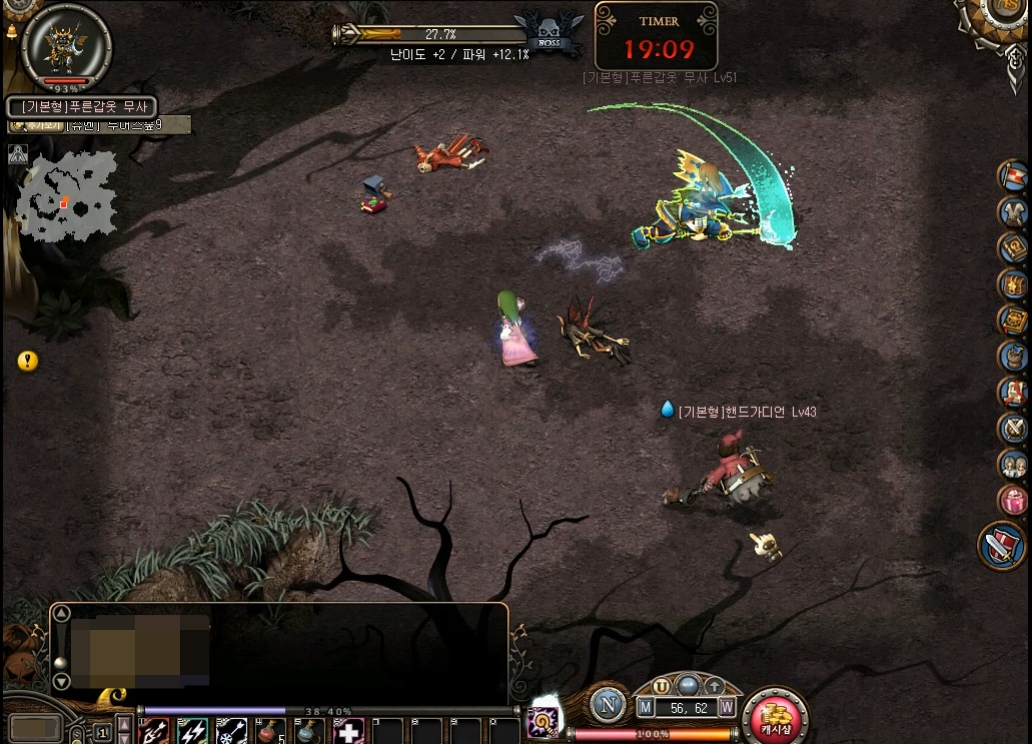Image resolution: width=1032 pixels, height=744 pixels.
Task: Activate the snowflake arrow skill
Action: [x=231, y=731]
